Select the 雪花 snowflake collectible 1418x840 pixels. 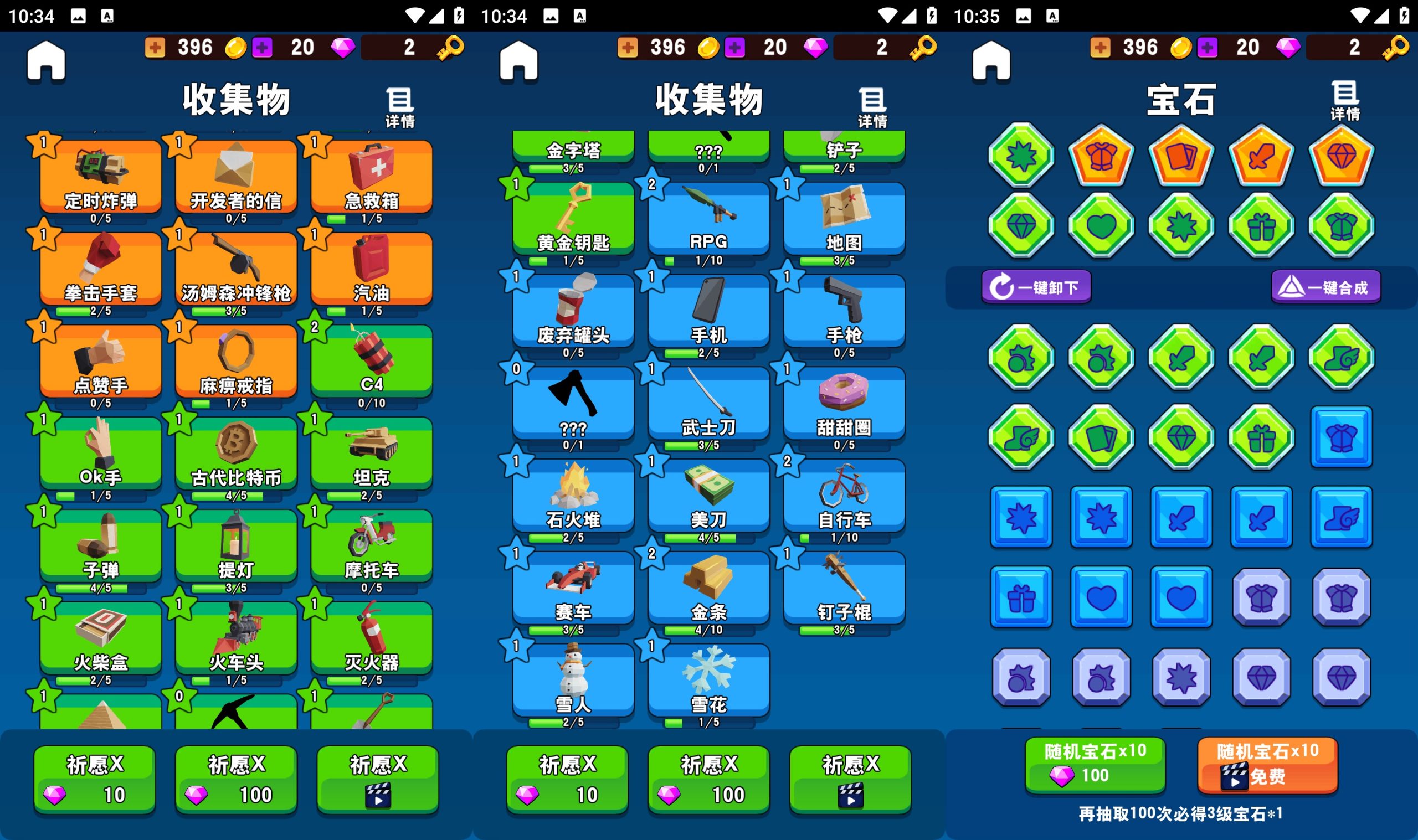click(708, 681)
